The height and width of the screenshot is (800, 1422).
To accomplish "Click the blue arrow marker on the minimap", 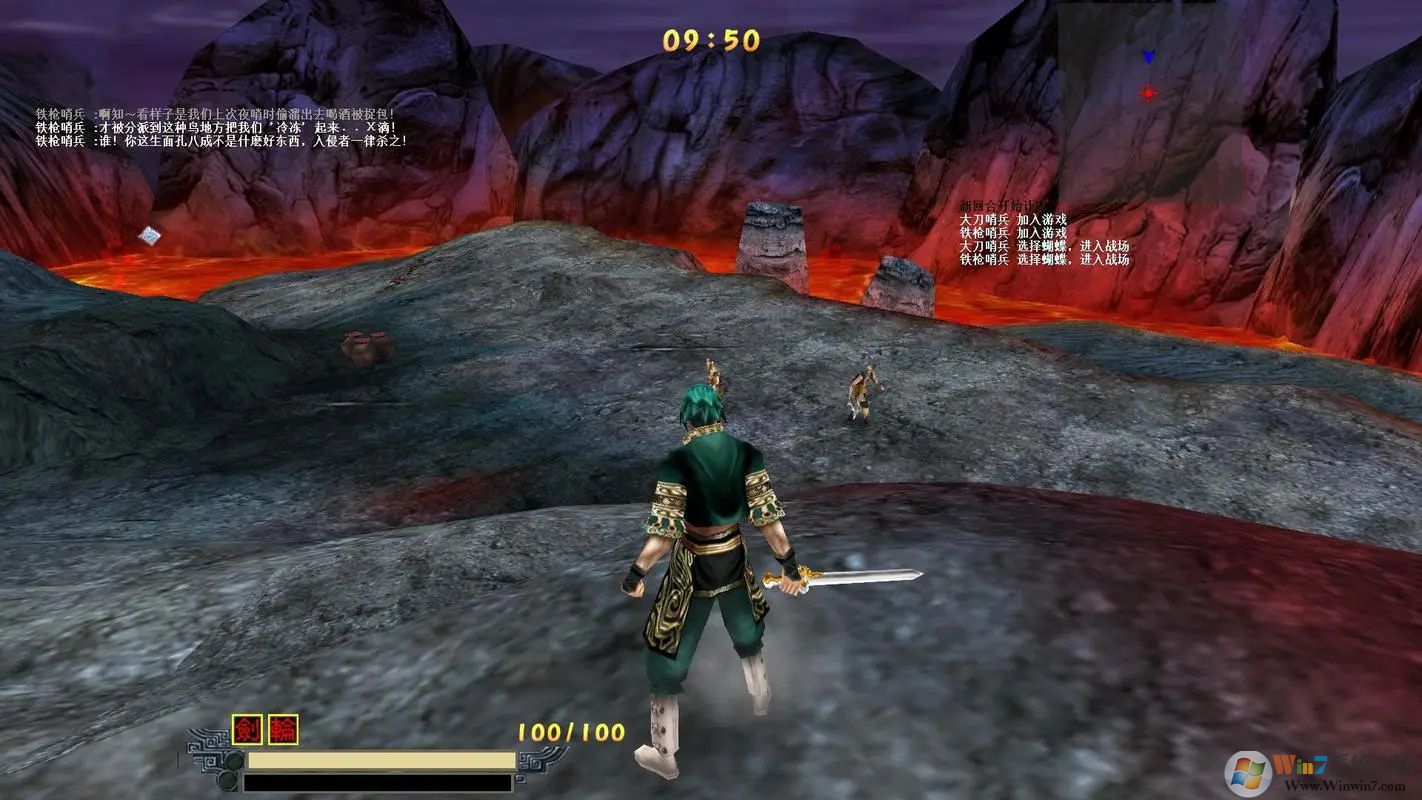I will coord(1148,58).
